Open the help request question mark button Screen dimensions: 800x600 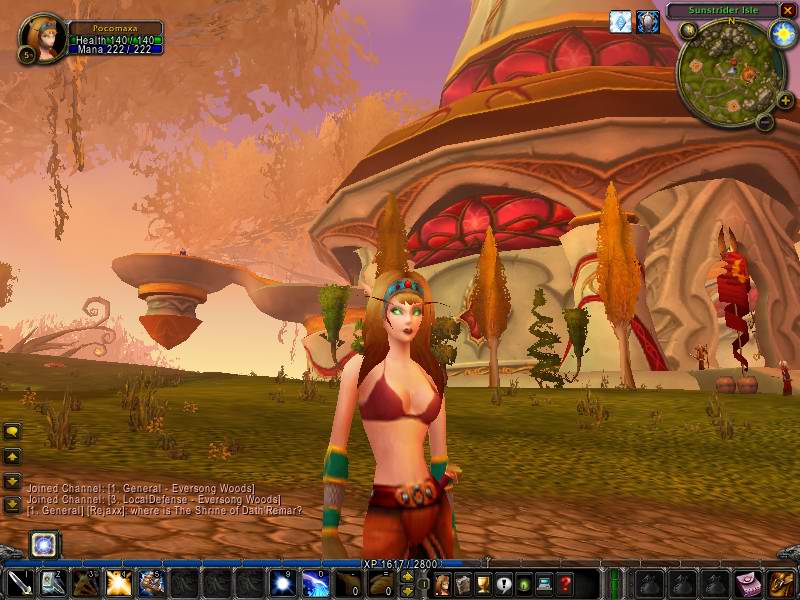[x=566, y=584]
